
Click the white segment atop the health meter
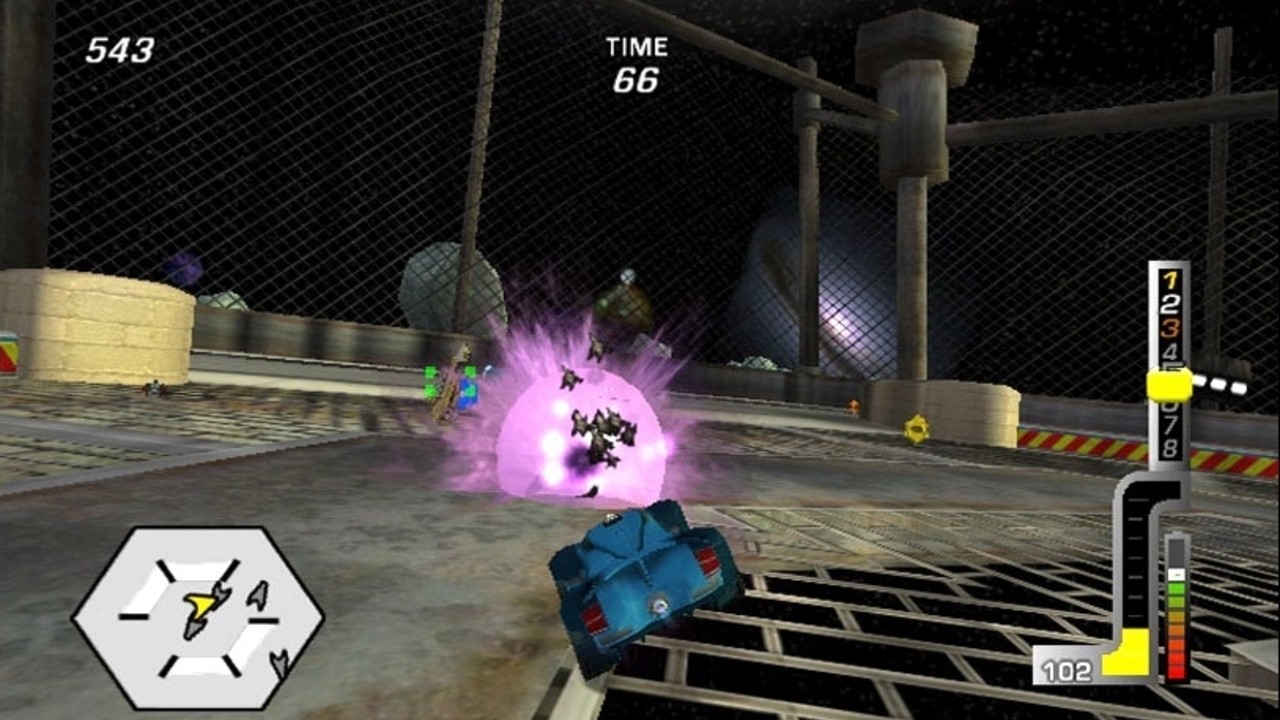(x=1177, y=574)
